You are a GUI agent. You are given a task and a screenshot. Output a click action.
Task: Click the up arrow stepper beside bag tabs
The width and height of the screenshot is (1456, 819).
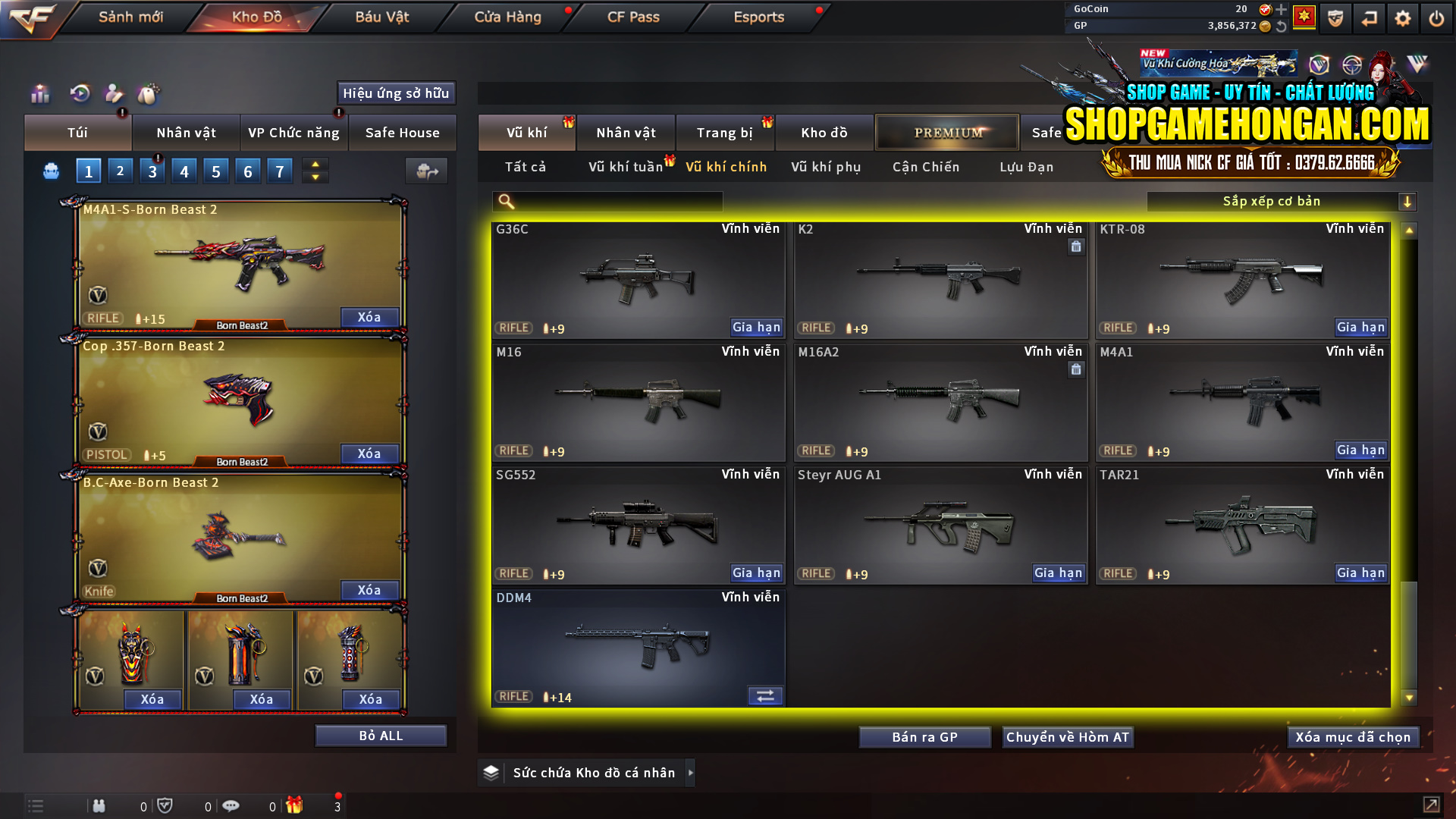click(315, 164)
